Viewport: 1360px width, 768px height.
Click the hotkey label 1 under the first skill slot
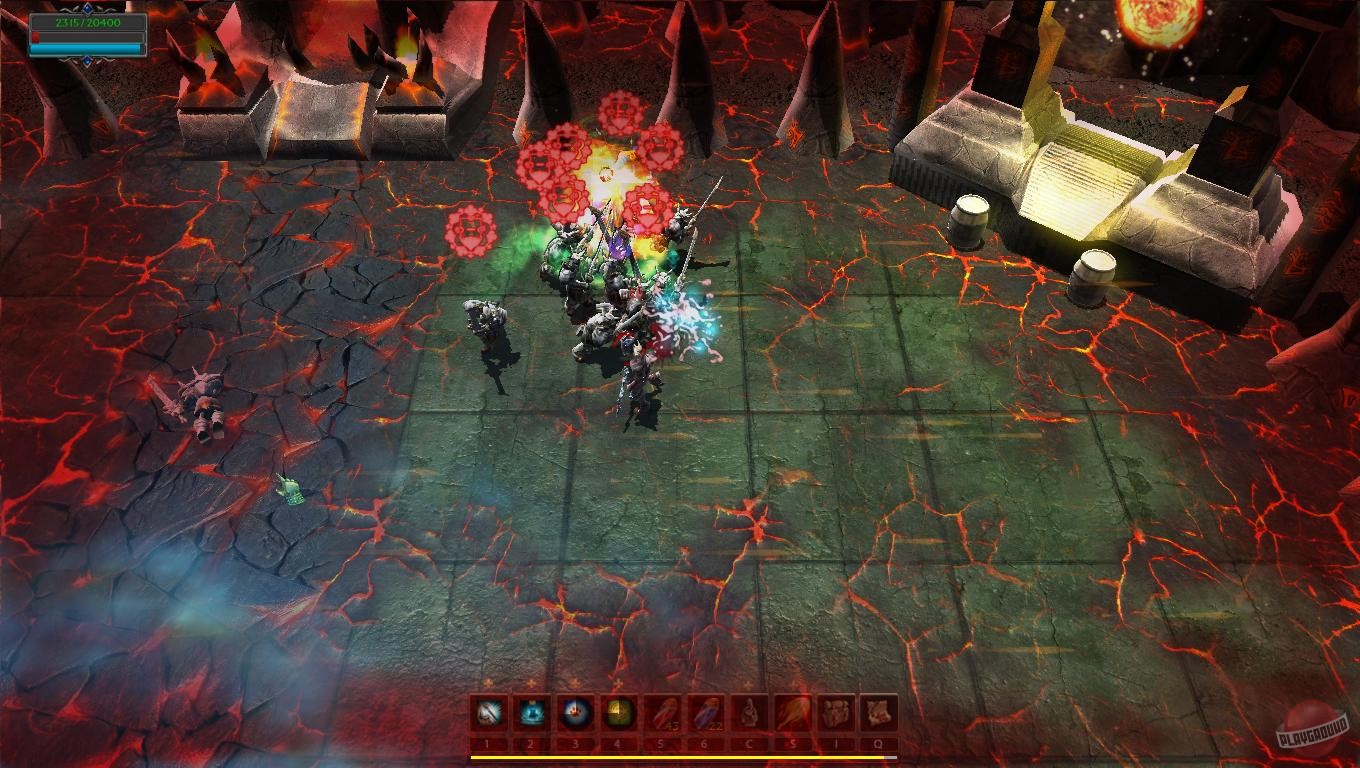coord(487,741)
